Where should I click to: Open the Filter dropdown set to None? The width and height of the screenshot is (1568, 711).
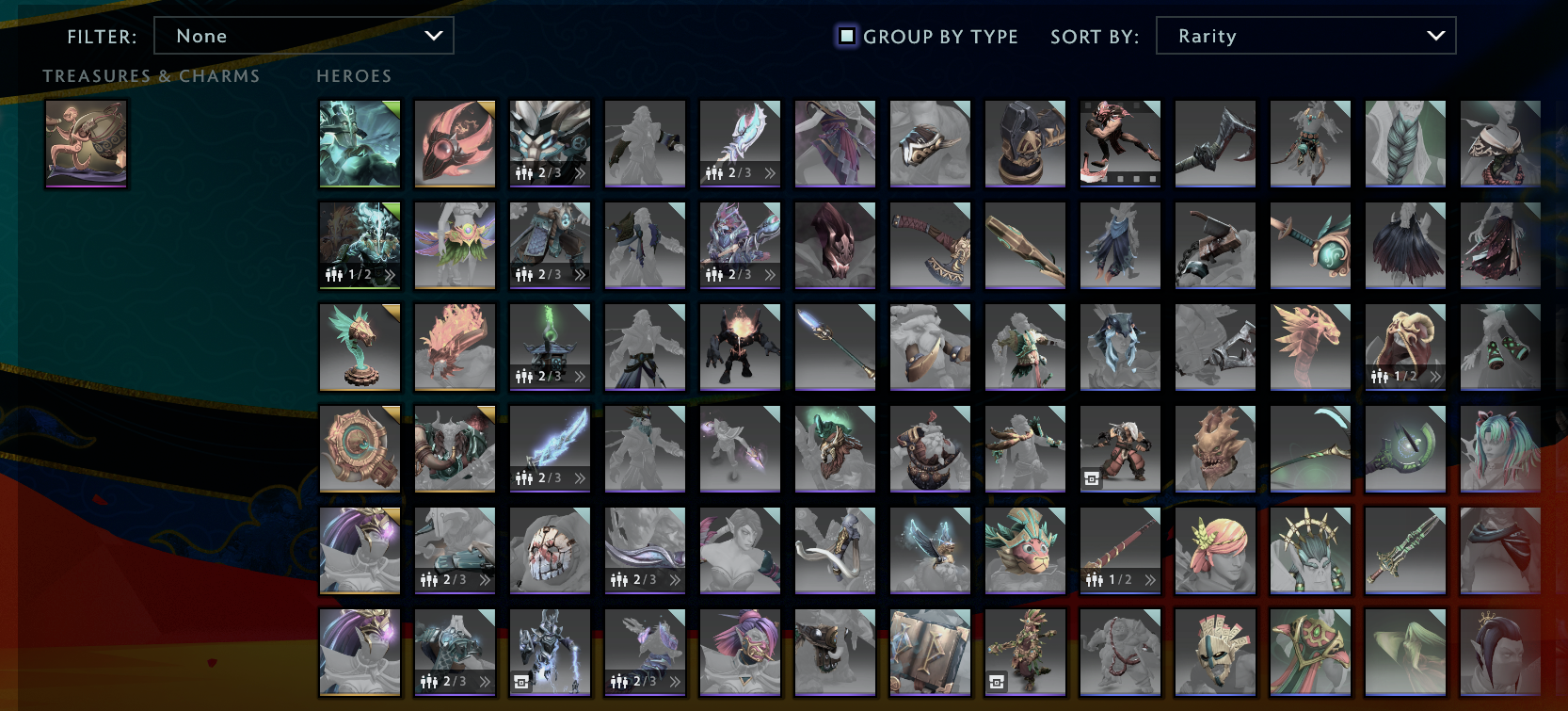point(303,35)
